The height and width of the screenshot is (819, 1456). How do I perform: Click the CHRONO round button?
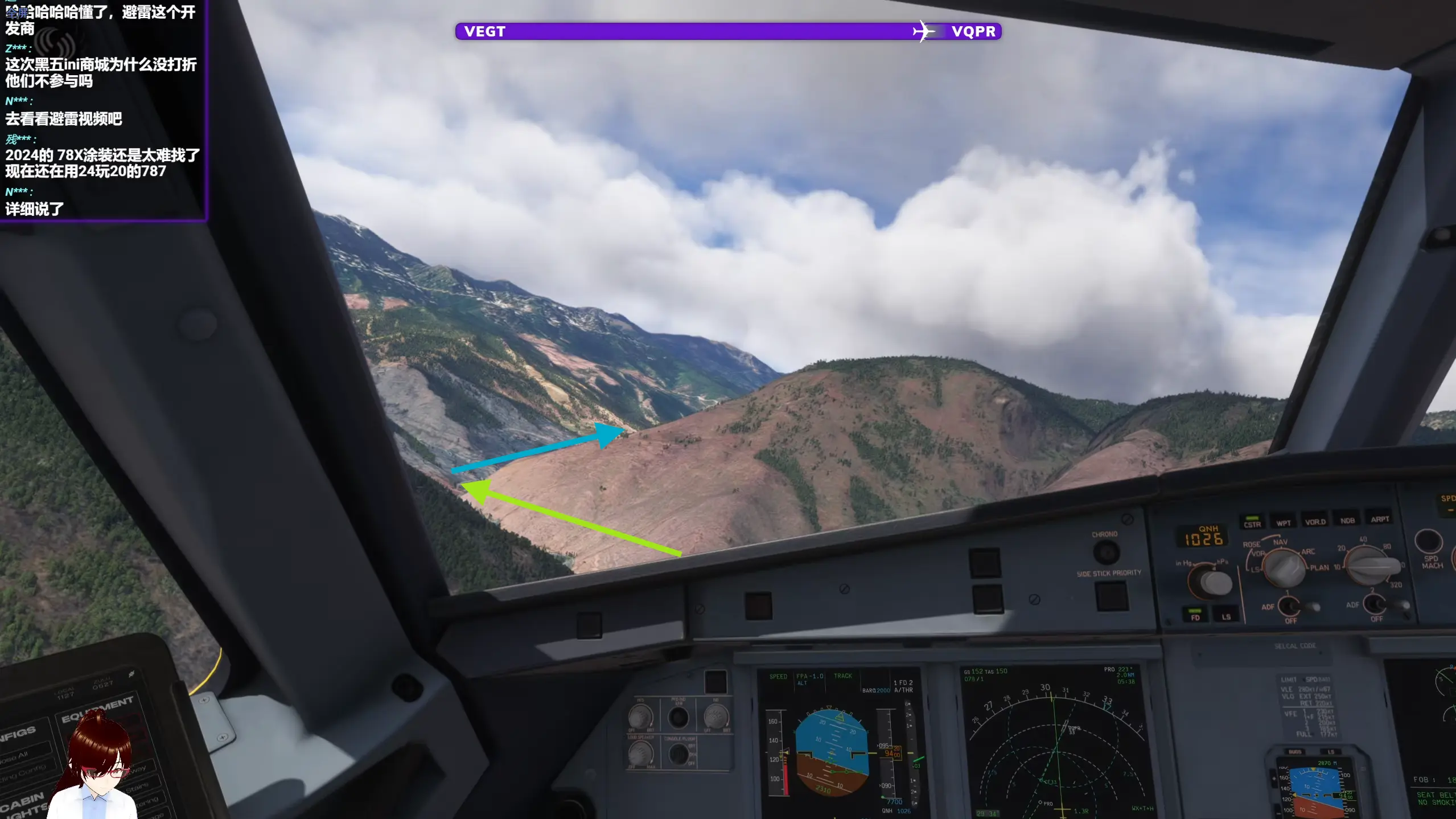(x=1105, y=552)
